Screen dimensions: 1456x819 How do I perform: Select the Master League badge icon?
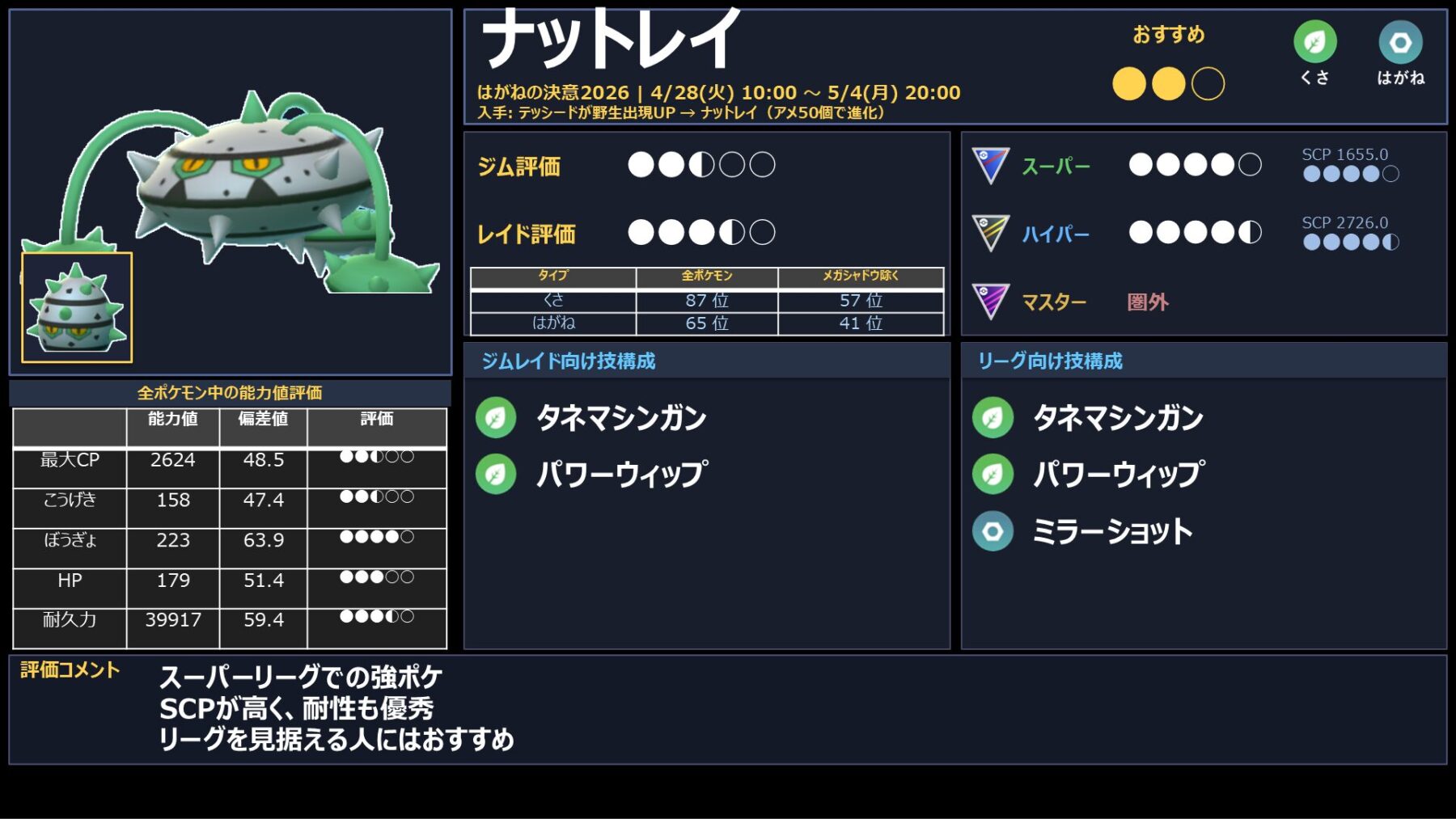coord(991,301)
